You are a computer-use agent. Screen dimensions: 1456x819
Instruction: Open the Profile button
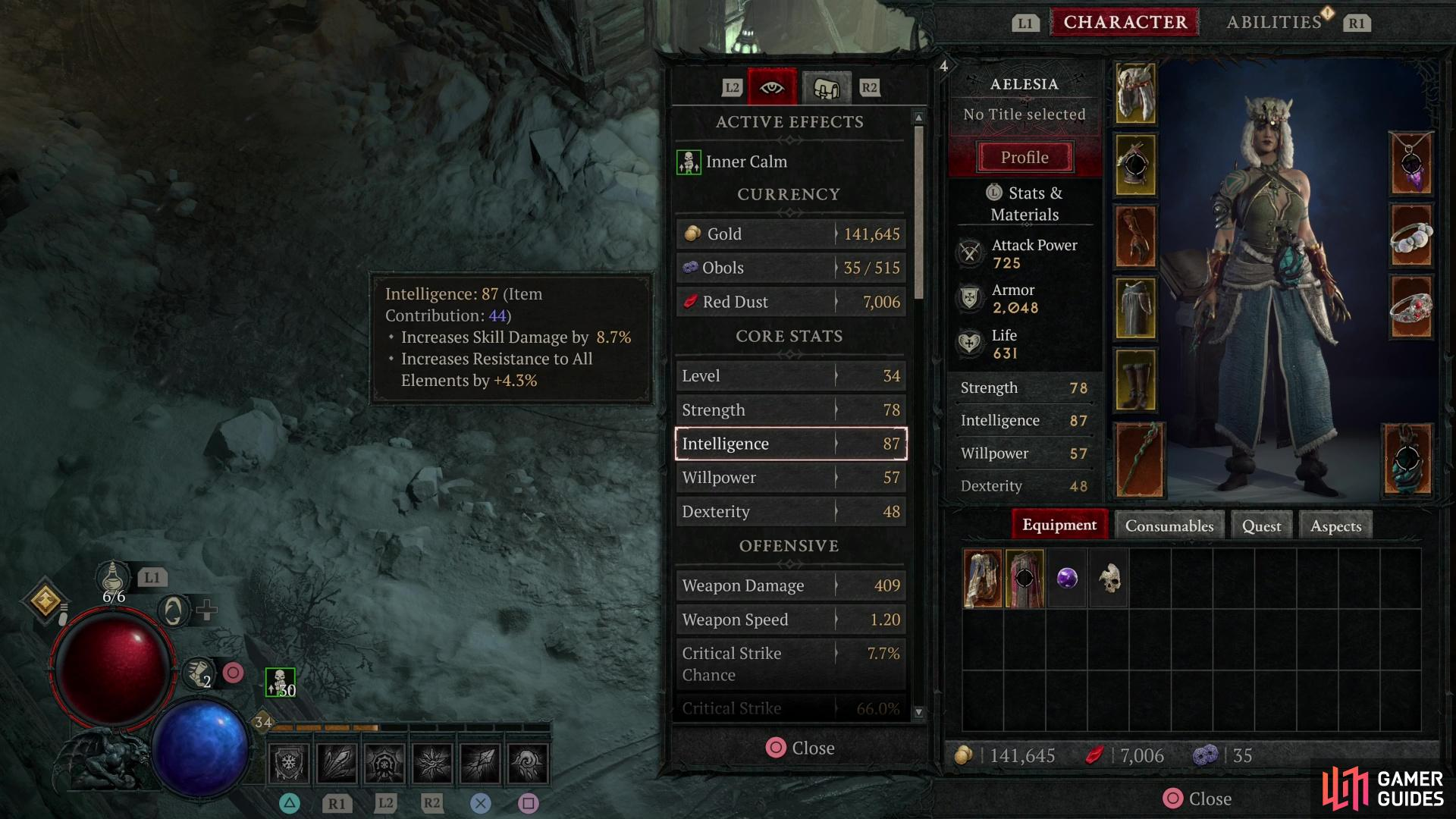(x=1025, y=158)
